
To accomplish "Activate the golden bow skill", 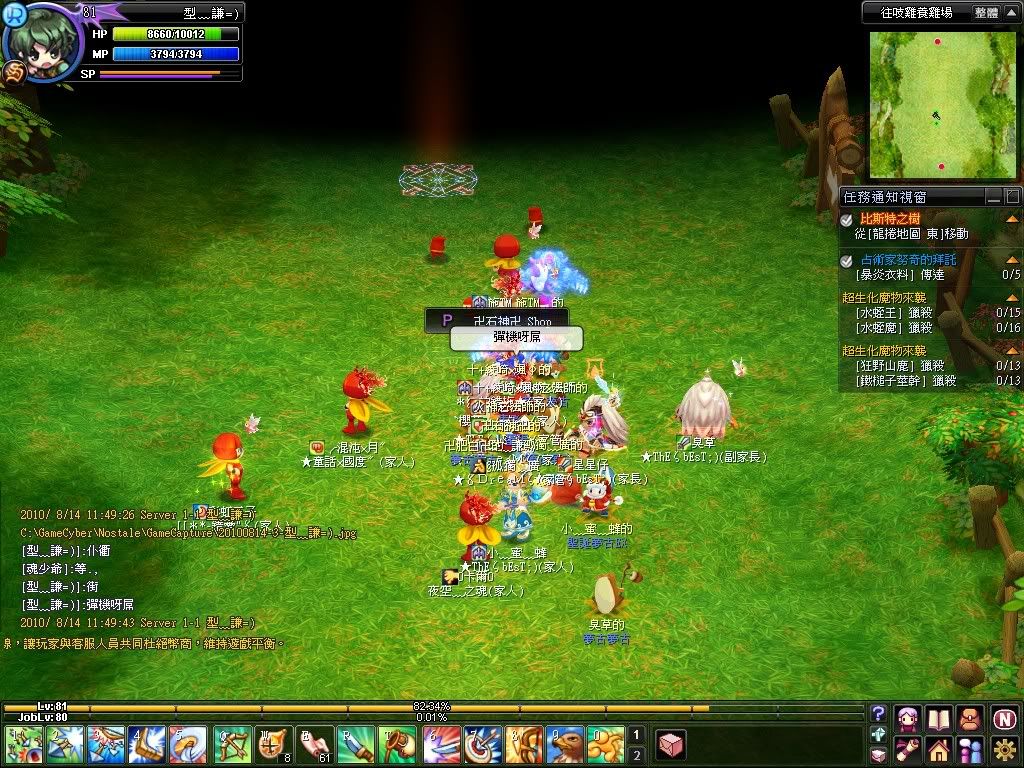I will pos(232,745).
